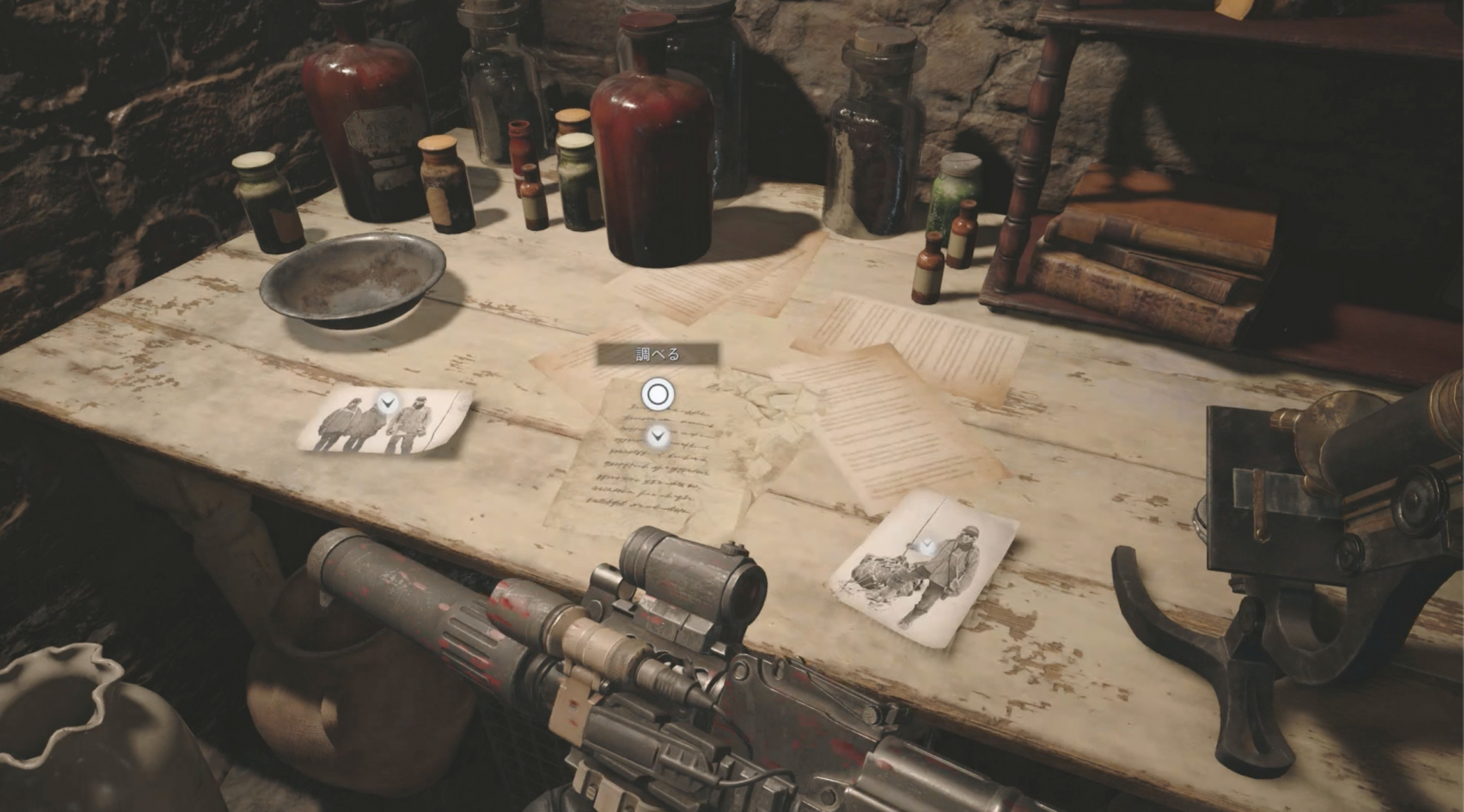Select the marker on the sled photo
1464x812 pixels.
[x=927, y=546]
